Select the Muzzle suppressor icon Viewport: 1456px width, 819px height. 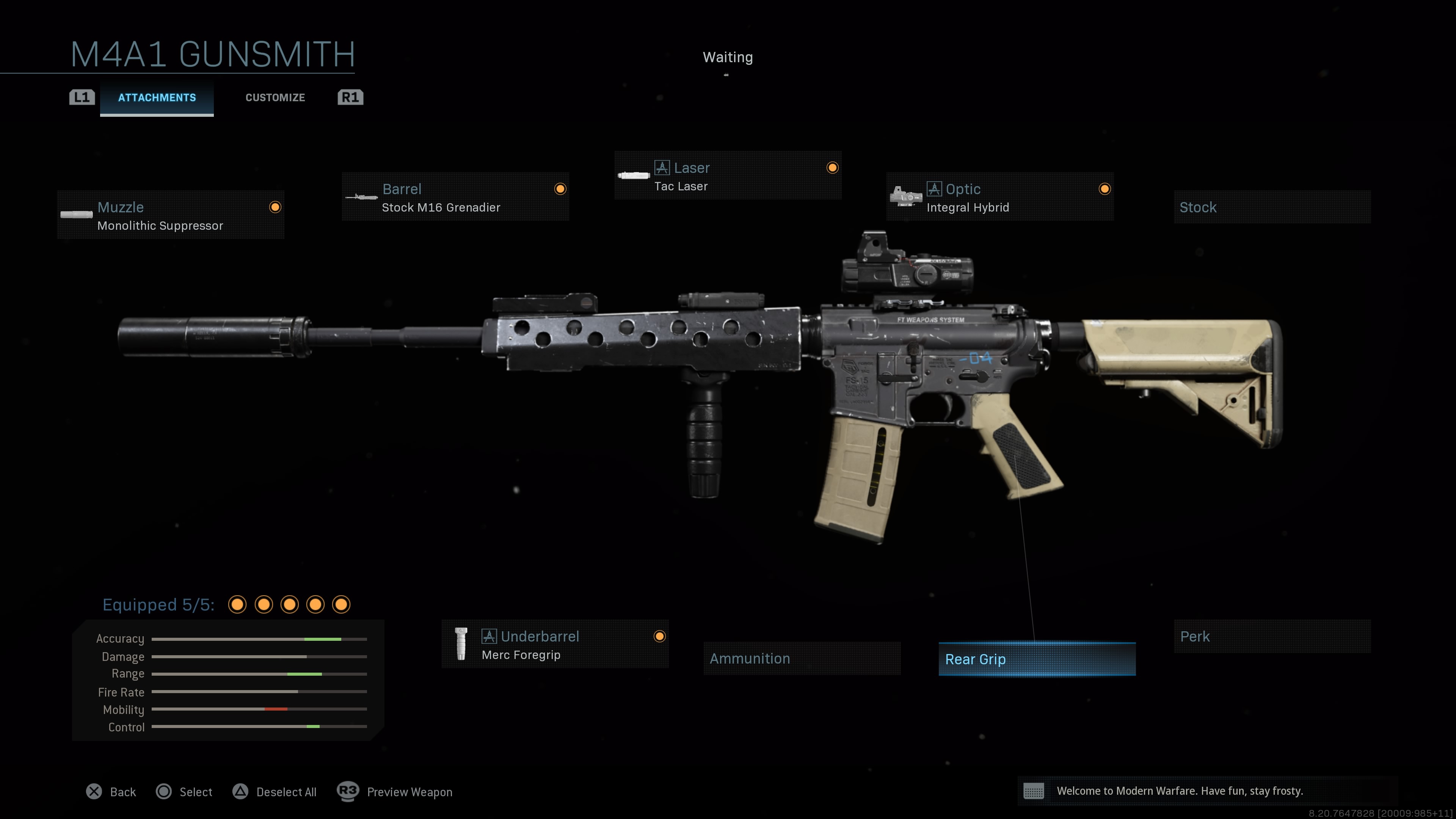pyautogui.click(x=76, y=215)
